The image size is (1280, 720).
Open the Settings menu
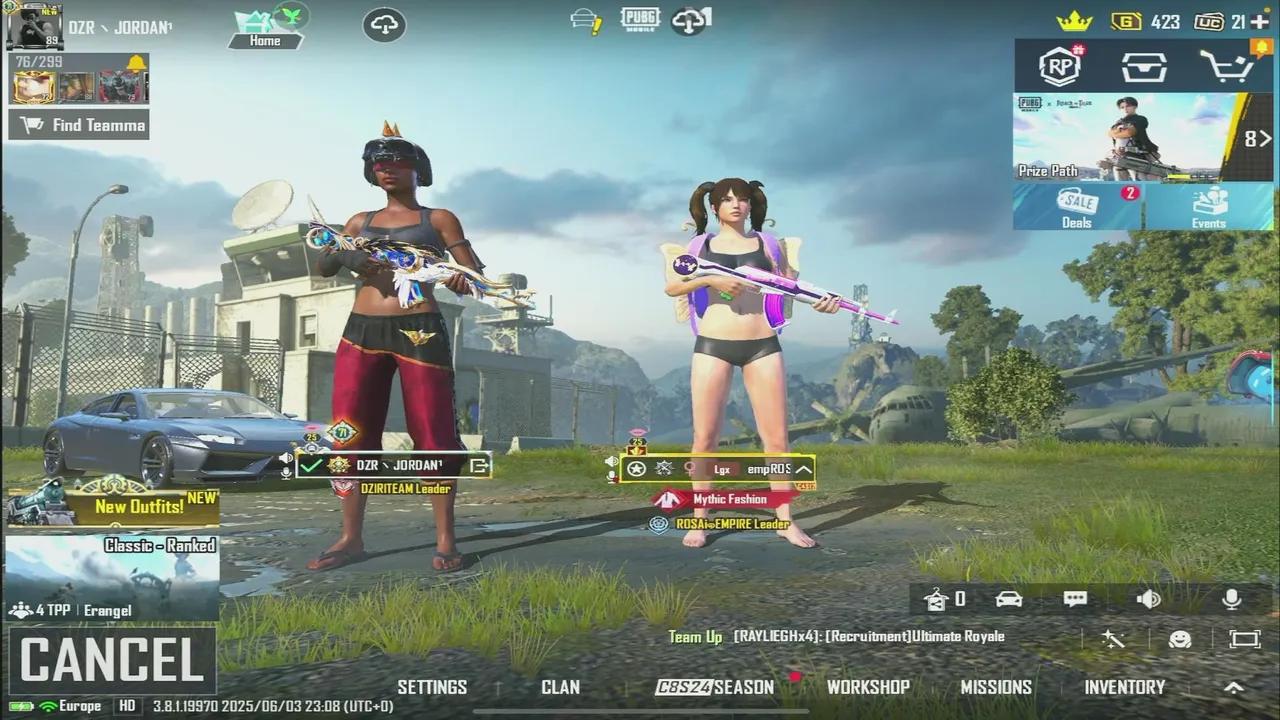click(x=432, y=687)
